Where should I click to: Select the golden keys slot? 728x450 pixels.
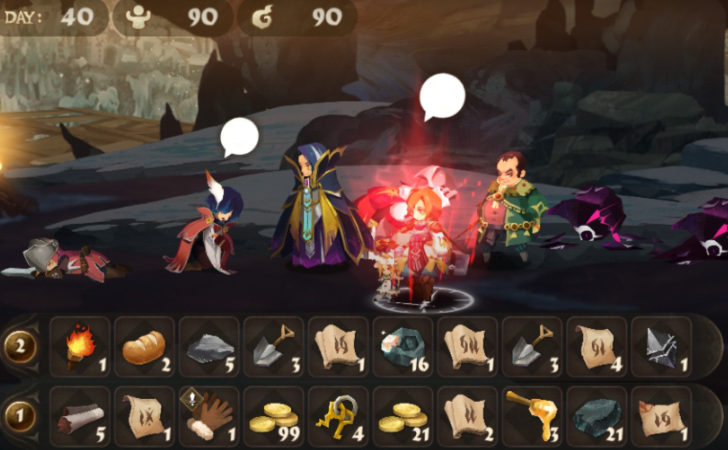337,416
